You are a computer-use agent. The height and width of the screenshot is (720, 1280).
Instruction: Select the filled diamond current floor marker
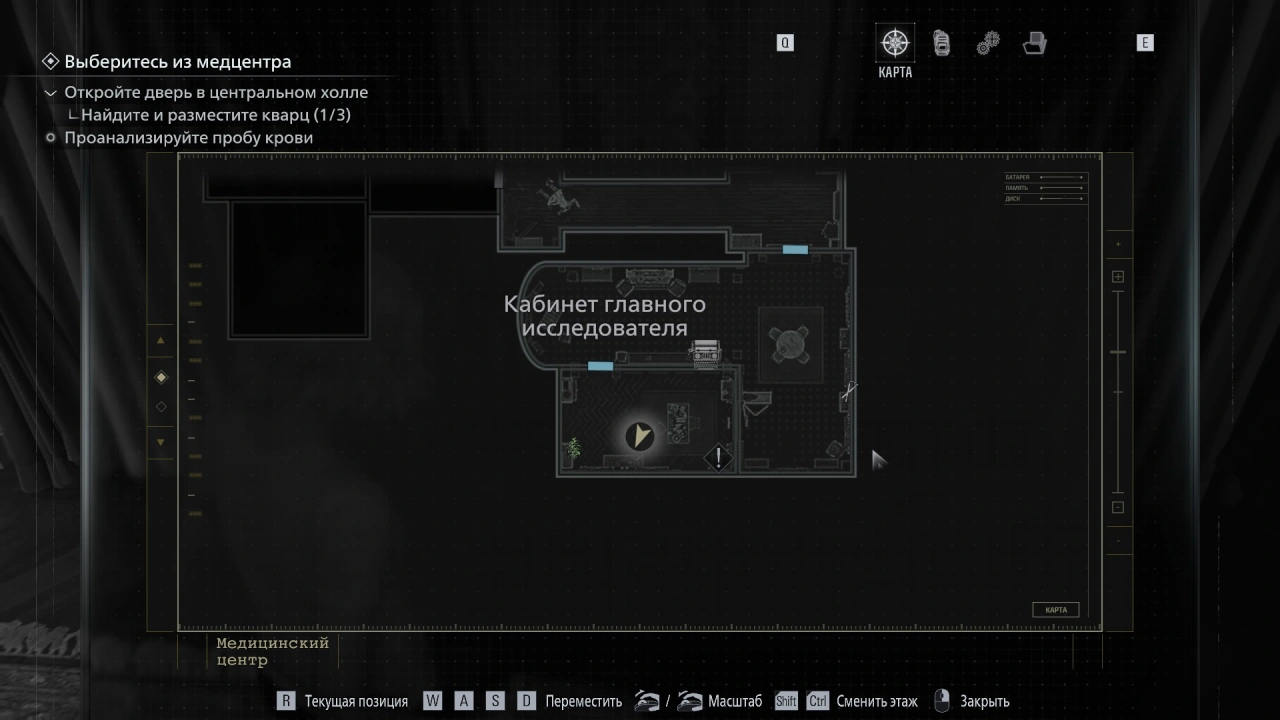coord(161,377)
